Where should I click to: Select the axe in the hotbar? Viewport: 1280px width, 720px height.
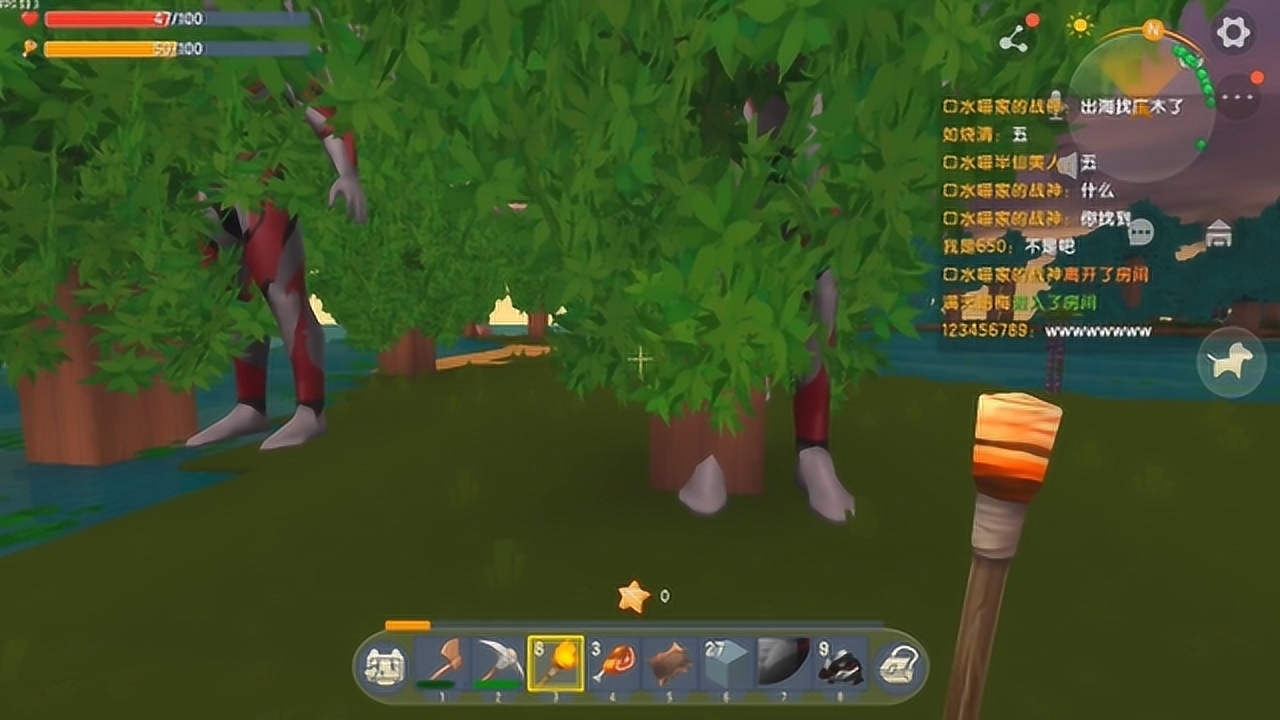pos(442,662)
